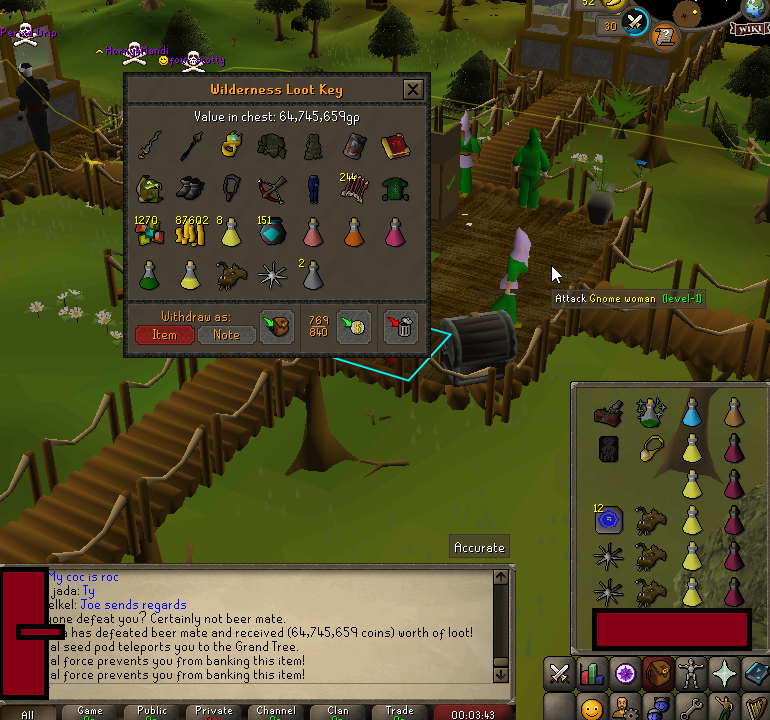Click the blue potion in the inventory
The width and height of the screenshot is (770, 720).
[x=691, y=411]
